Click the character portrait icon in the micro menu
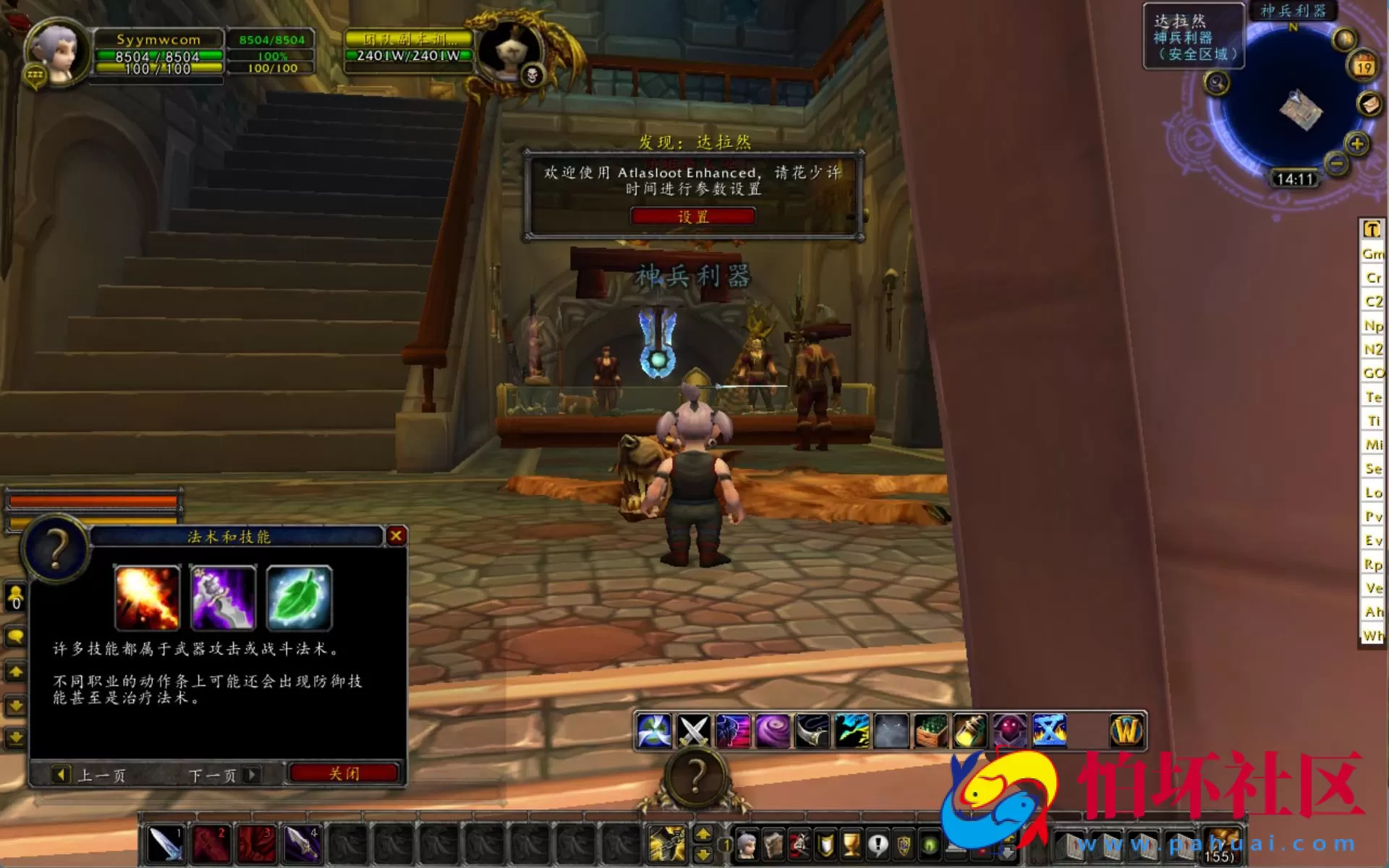The image size is (1389, 868). pyautogui.click(x=747, y=846)
